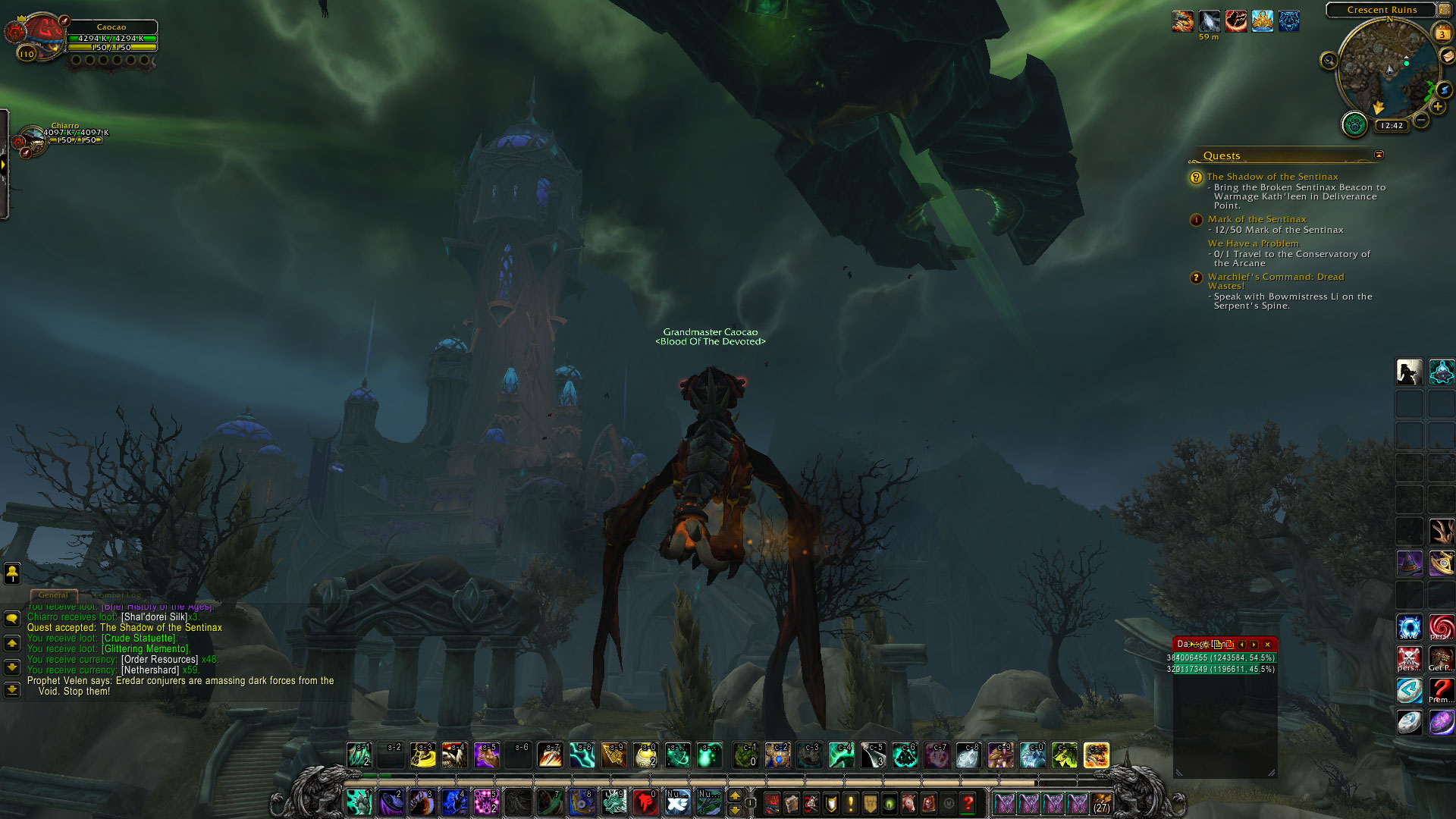This screenshot has height=819, width=1456.
Task: Click the blue tiger buff icon
Action: pyautogui.click(x=1288, y=21)
